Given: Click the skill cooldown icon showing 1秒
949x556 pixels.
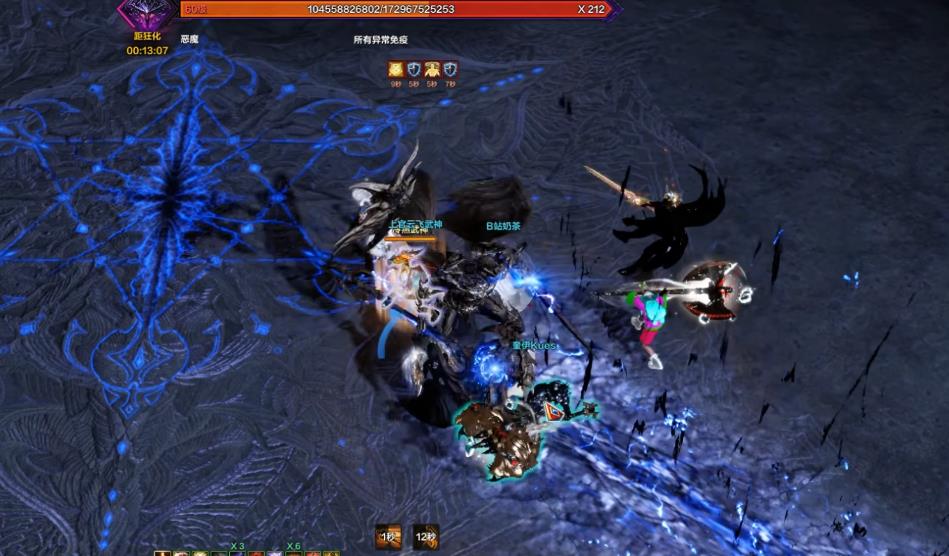Looking at the screenshot, I should click(x=389, y=537).
